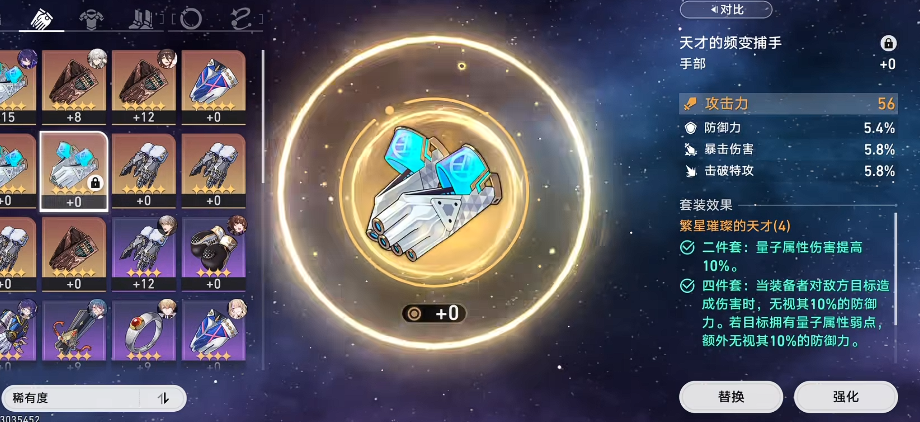
Task: Choose the locked cyan glove relic
Action: point(72,167)
